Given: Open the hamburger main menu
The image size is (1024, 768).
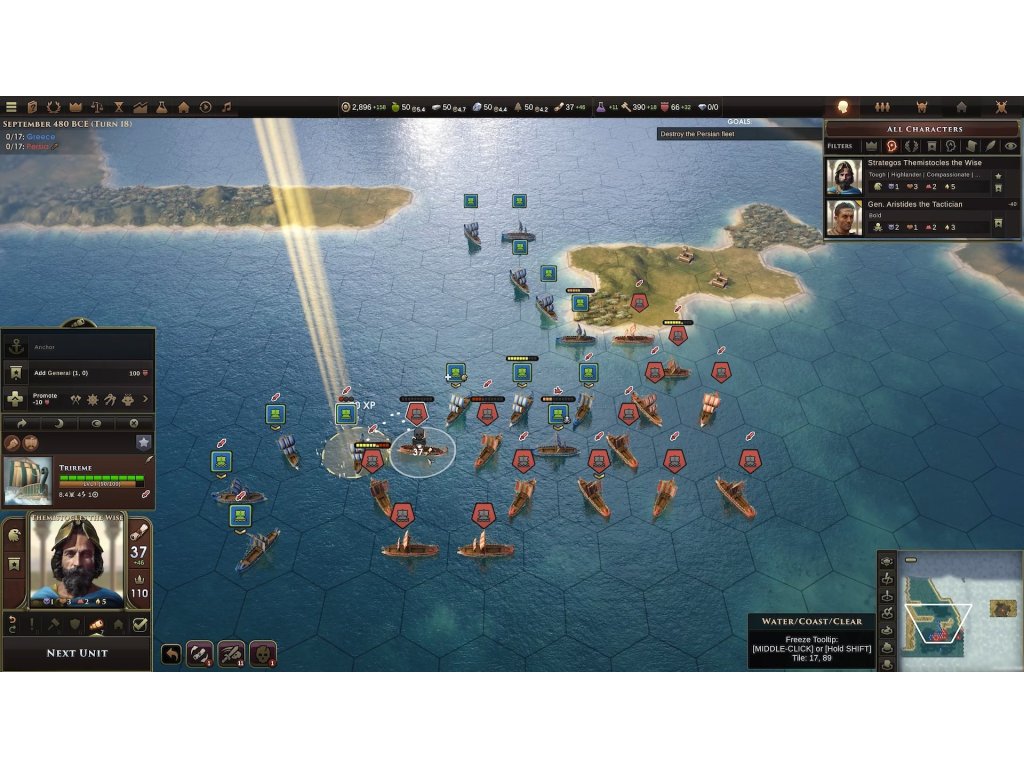Looking at the screenshot, I should coord(12,107).
